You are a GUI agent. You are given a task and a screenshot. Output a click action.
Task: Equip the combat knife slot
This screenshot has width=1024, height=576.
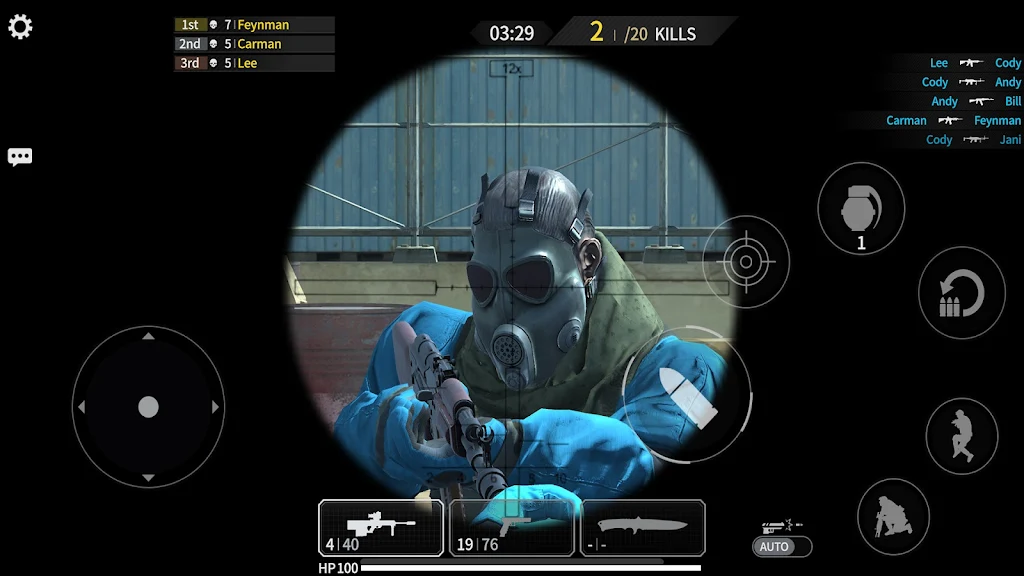[x=642, y=528]
